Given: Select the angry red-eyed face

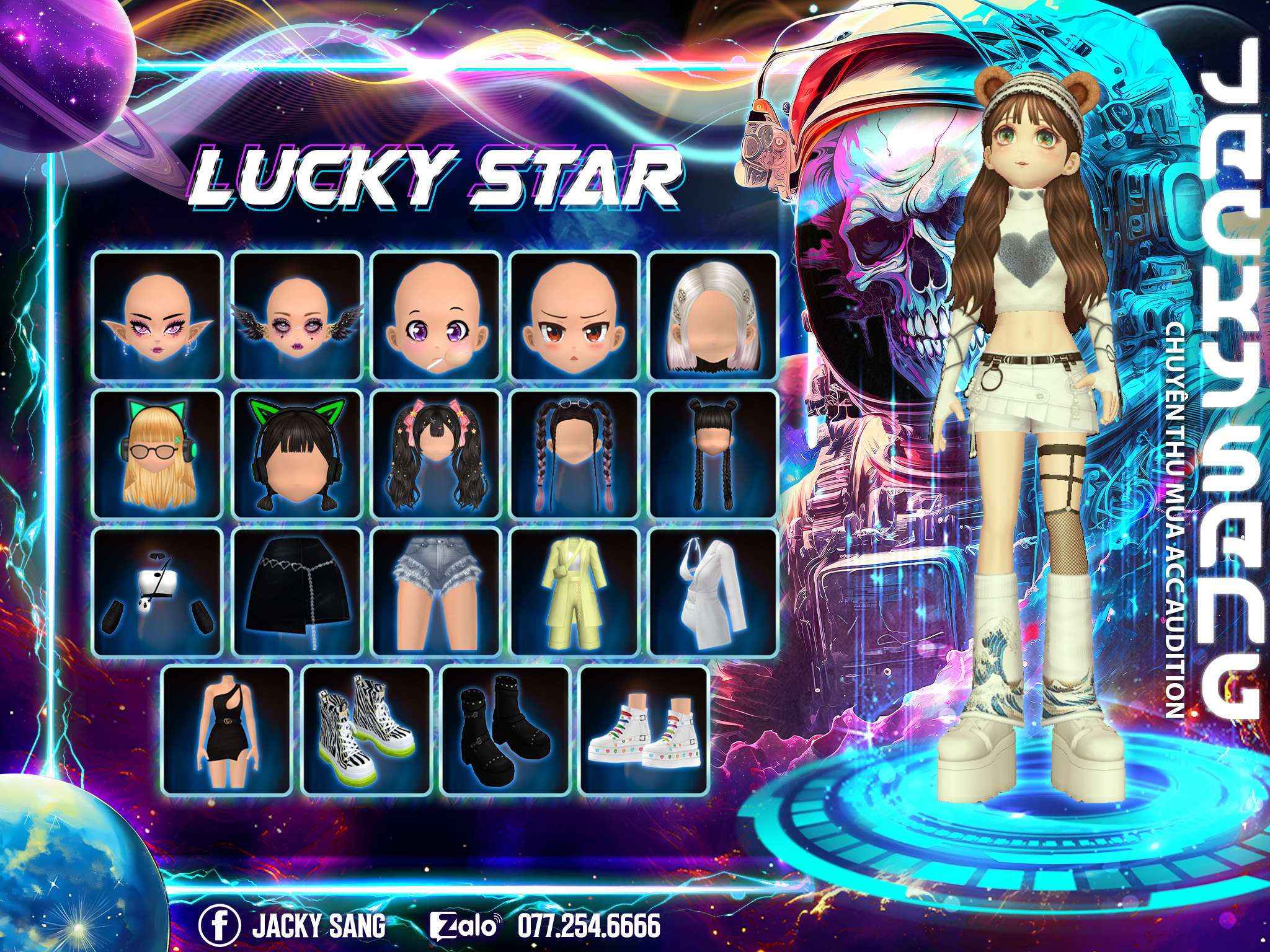Looking at the screenshot, I should 575,316.
